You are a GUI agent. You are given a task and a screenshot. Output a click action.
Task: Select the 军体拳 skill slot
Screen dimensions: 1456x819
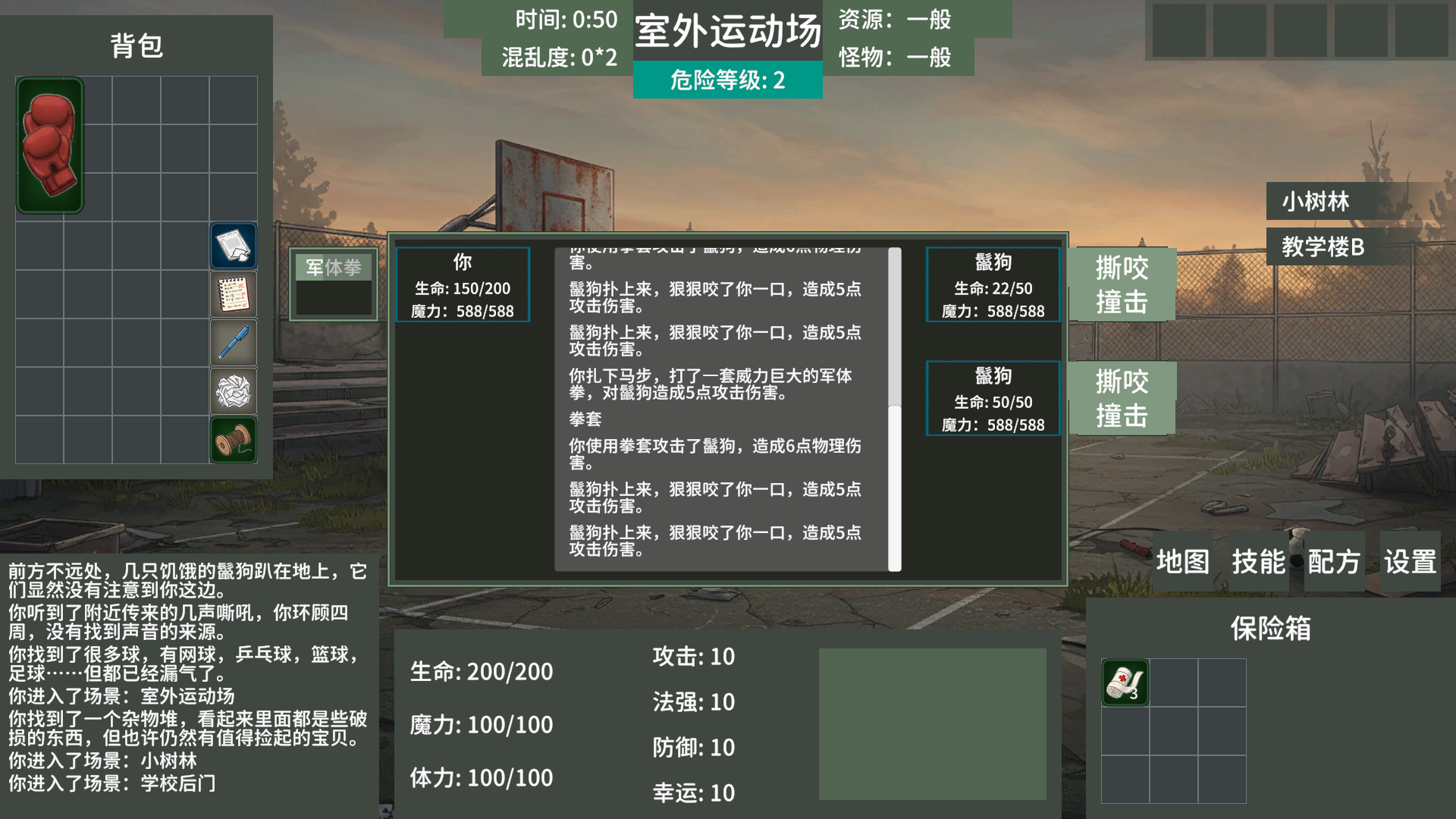(332, 268)
